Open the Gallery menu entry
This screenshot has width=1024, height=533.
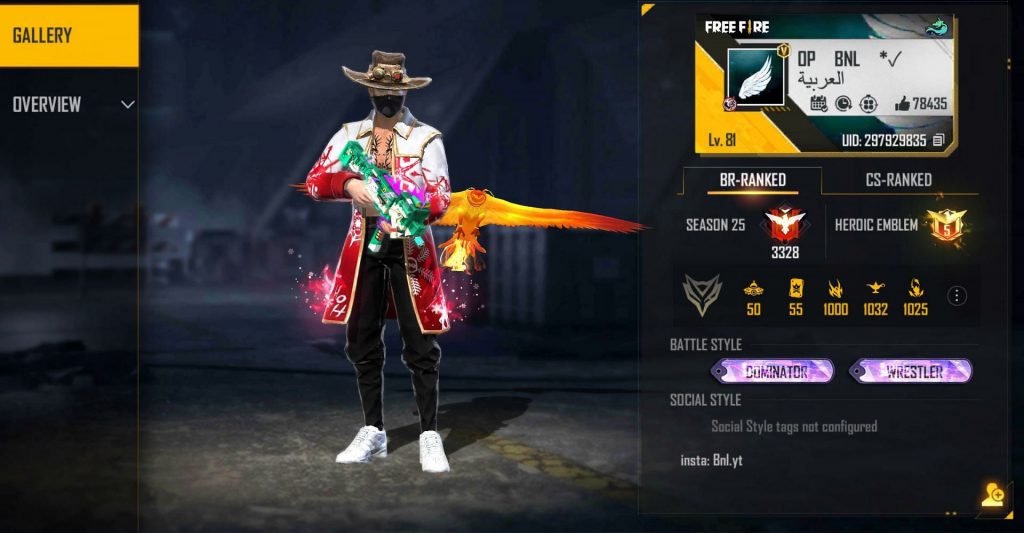pyautogui.click(x=68, y=36)
